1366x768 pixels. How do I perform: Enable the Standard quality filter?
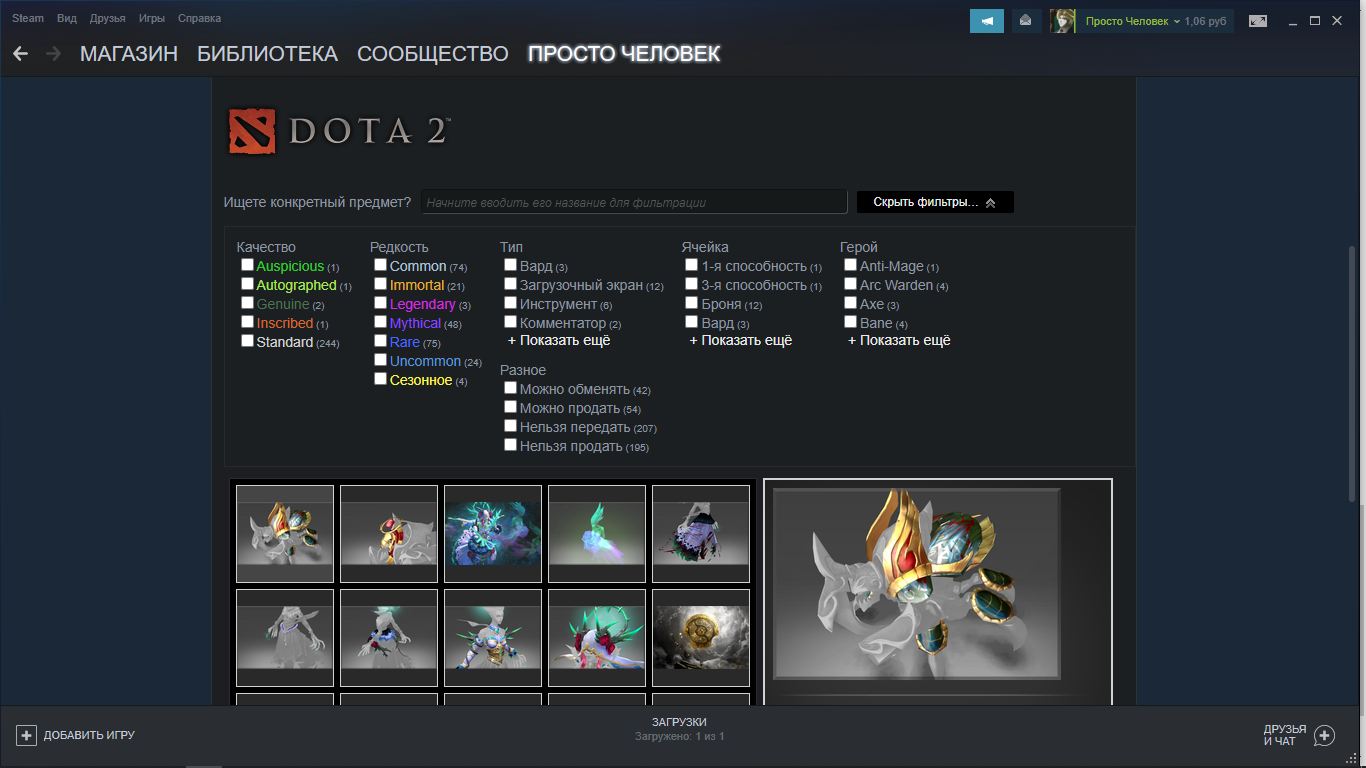coord(247,340)
